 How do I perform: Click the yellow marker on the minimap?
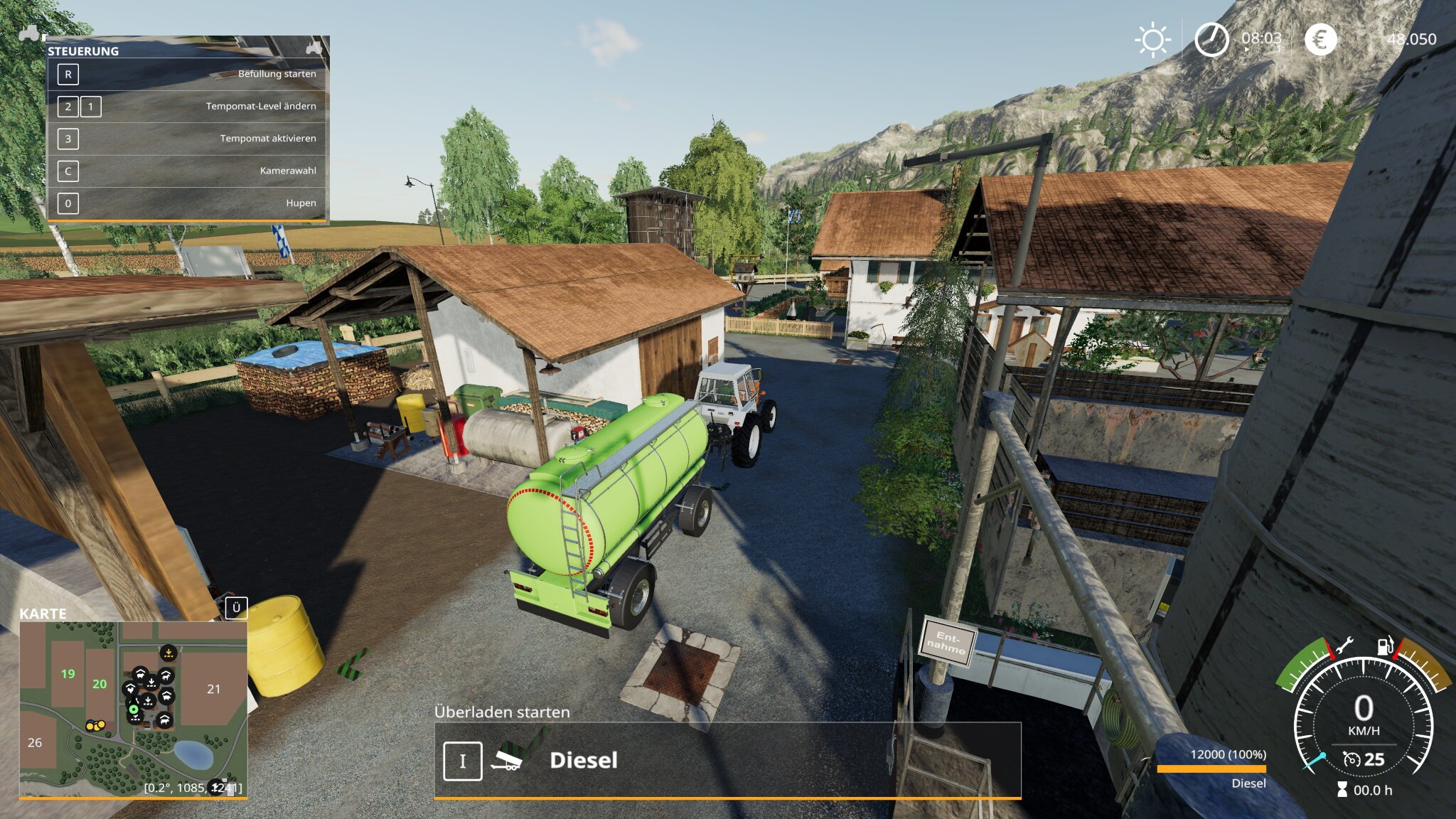(x=95, y=726)
